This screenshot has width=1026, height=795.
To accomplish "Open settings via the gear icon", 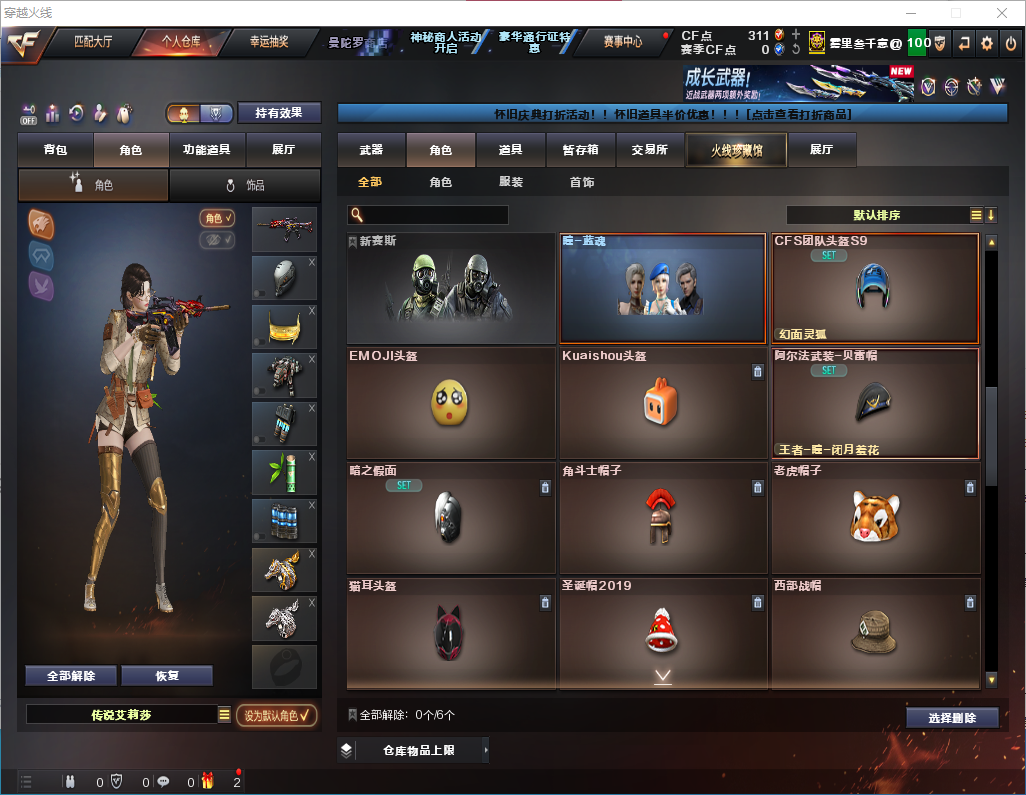I will 987,43.
